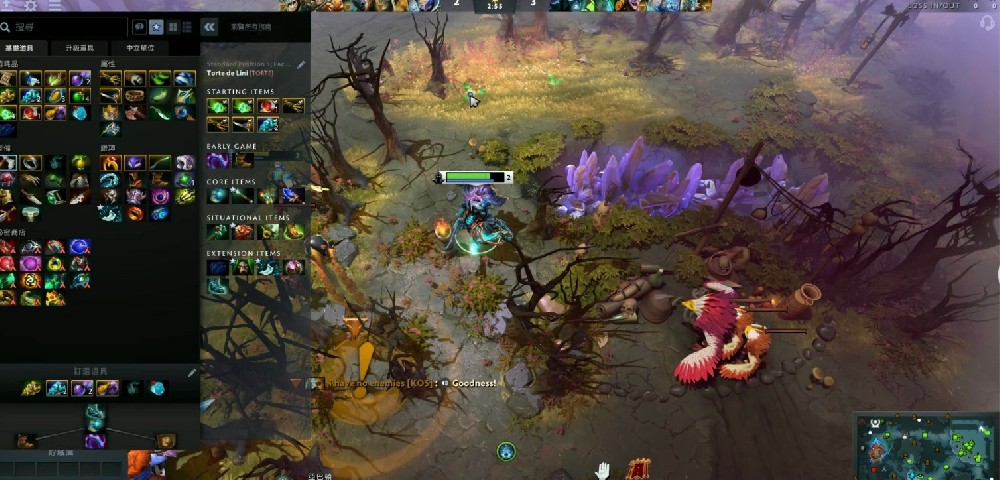The image size is (1000, 480).
Task: Pick the first item under Core Items
Action: (217, 196)
